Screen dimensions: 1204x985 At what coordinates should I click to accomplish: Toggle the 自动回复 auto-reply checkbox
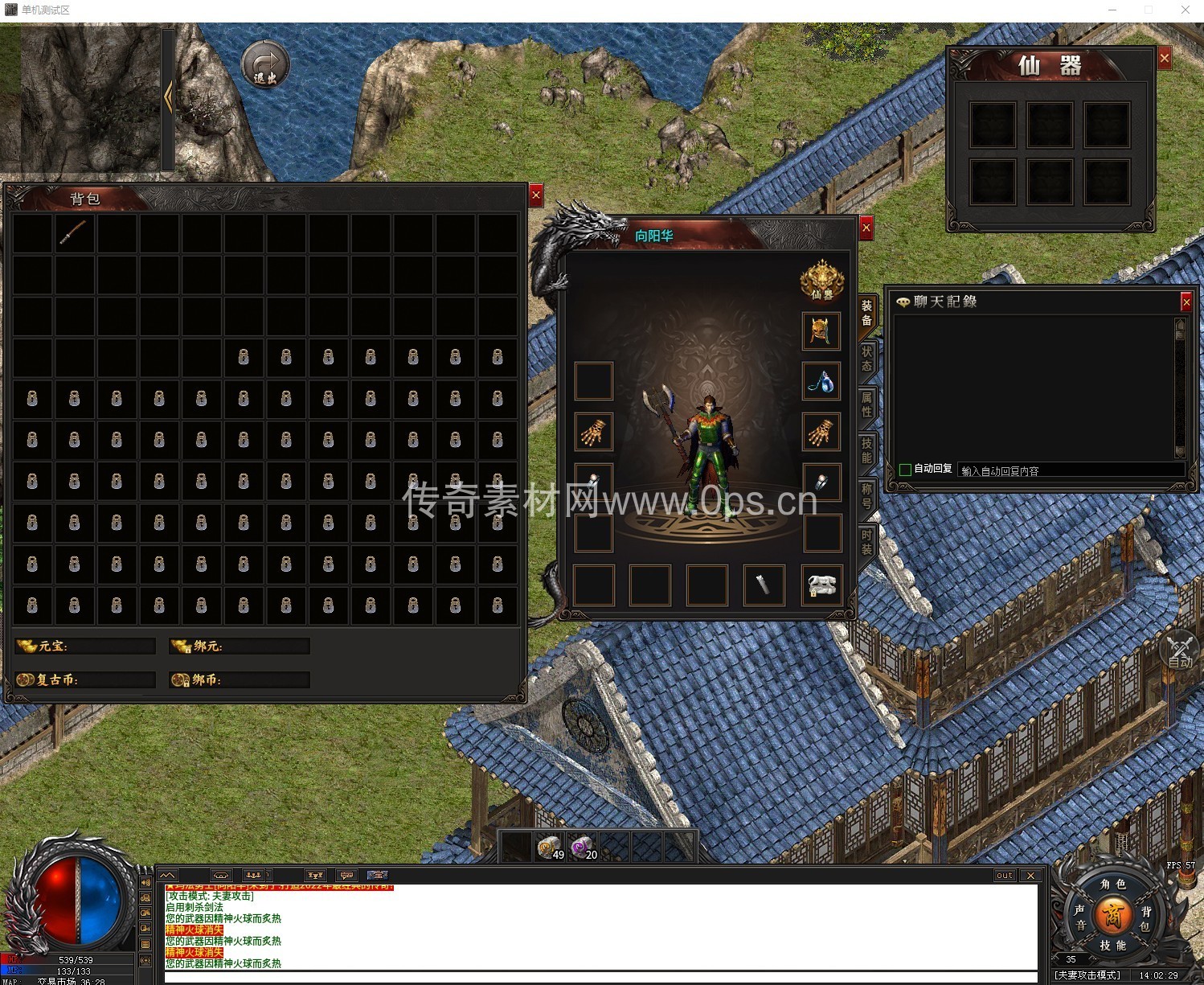906,470
